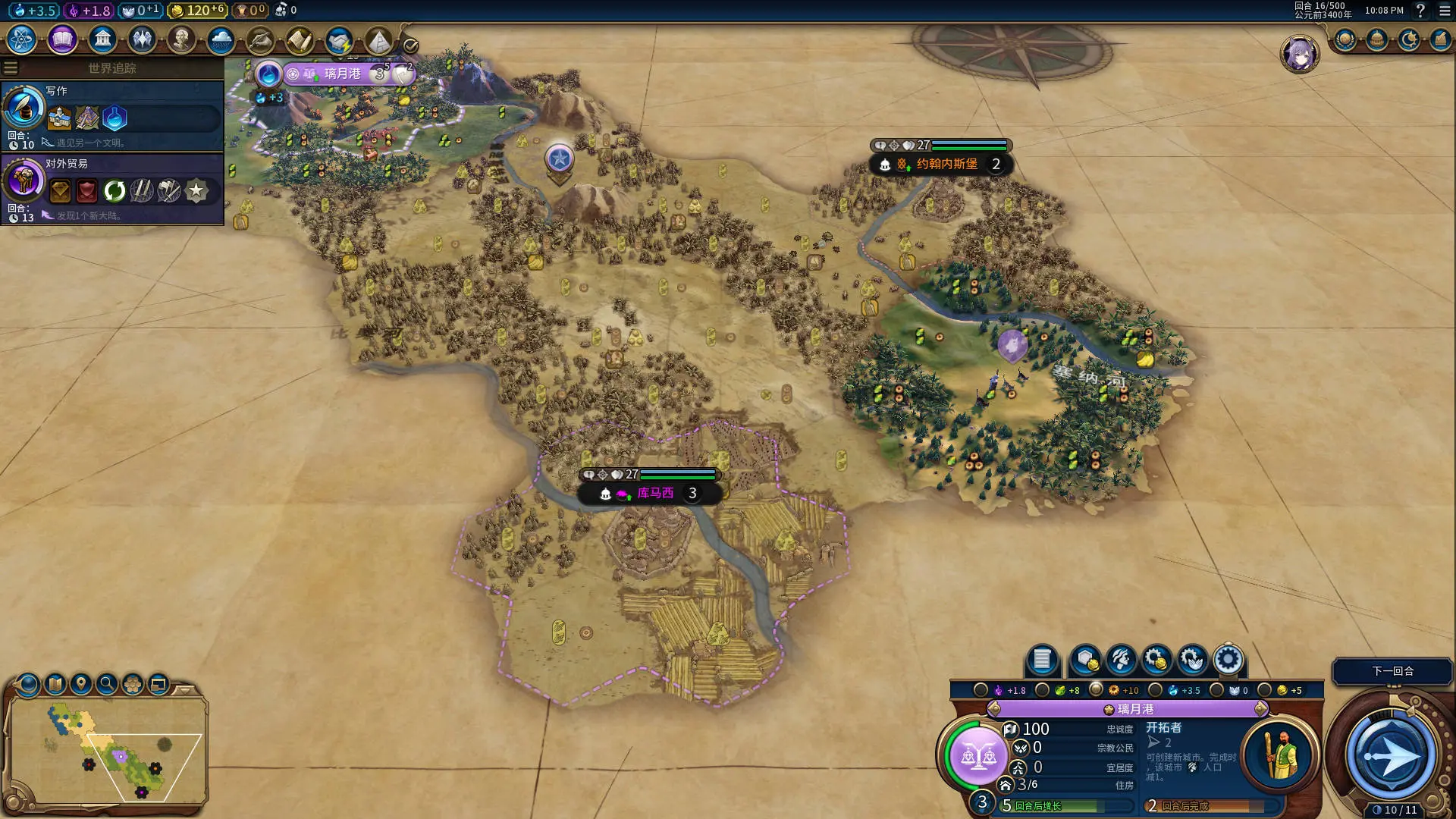Screen dimensions: 1456x819
Task: Open the 开拓者 settler production portrait
Action: point(1281,755)
